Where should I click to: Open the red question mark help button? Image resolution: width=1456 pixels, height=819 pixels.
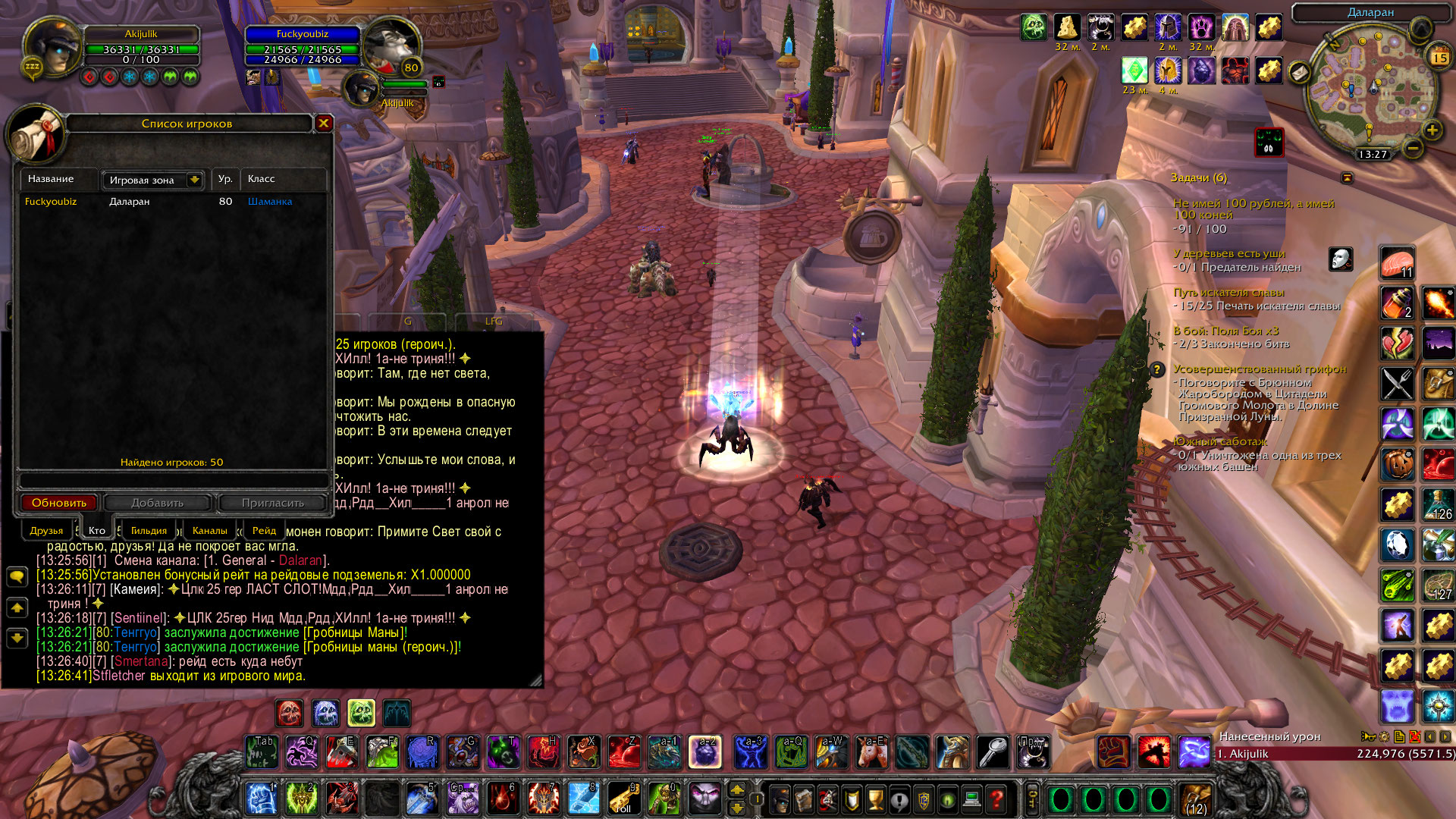[x=996, y=799]
